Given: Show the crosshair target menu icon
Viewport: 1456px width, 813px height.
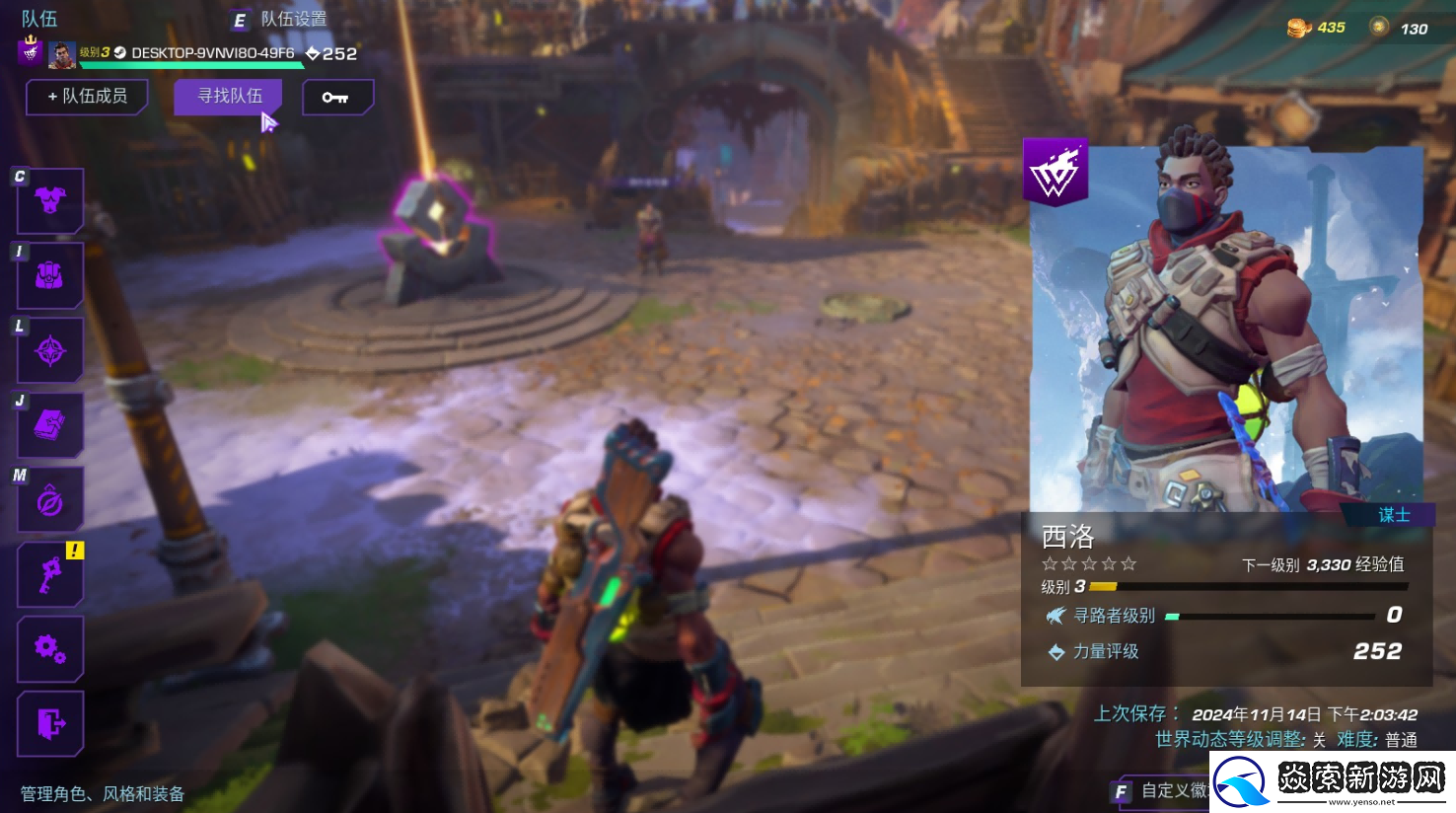Looking at the screenshot, I should tap(50, 350).
